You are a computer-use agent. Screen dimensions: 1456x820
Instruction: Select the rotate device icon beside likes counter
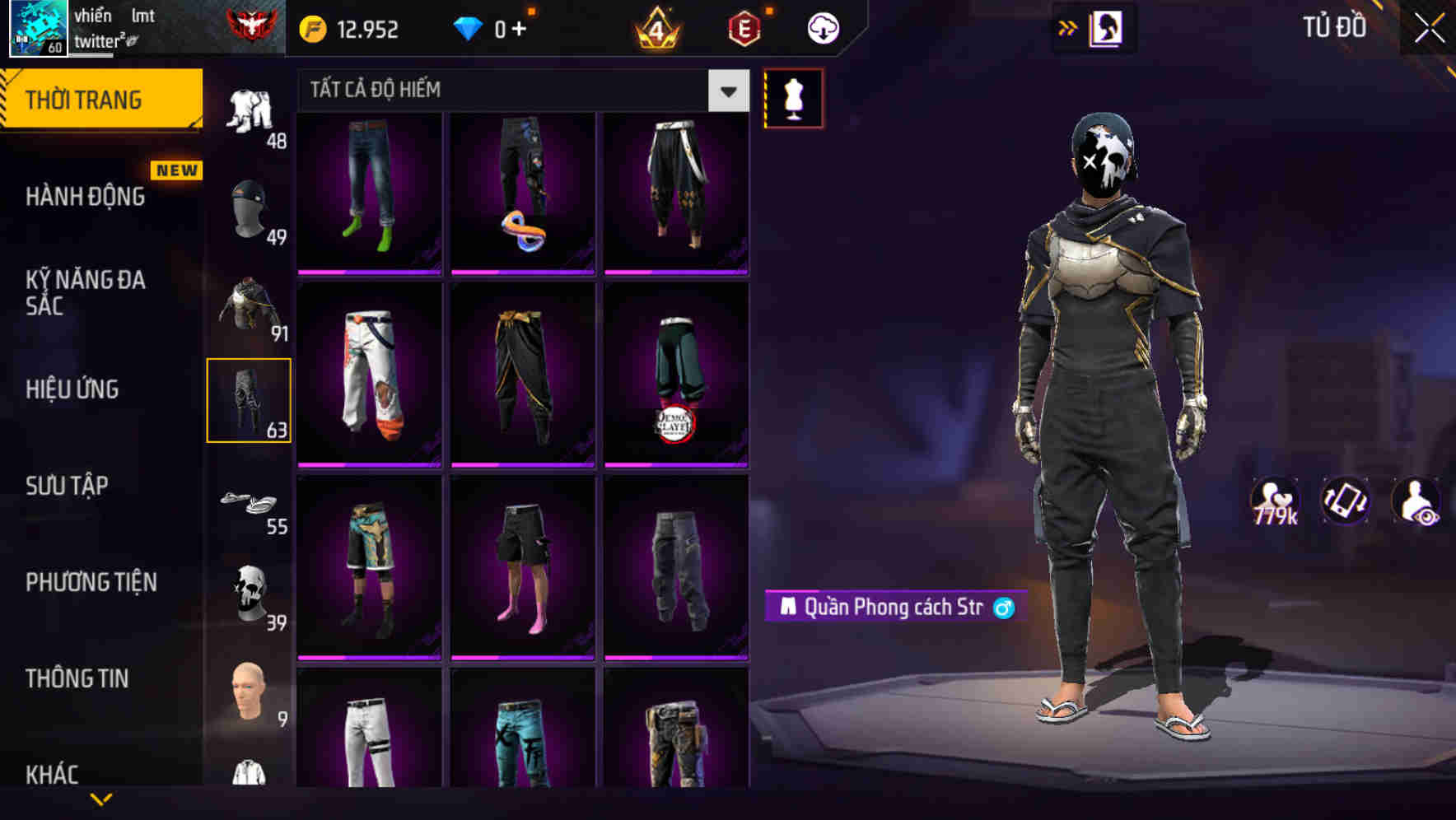pos(1346,501)
